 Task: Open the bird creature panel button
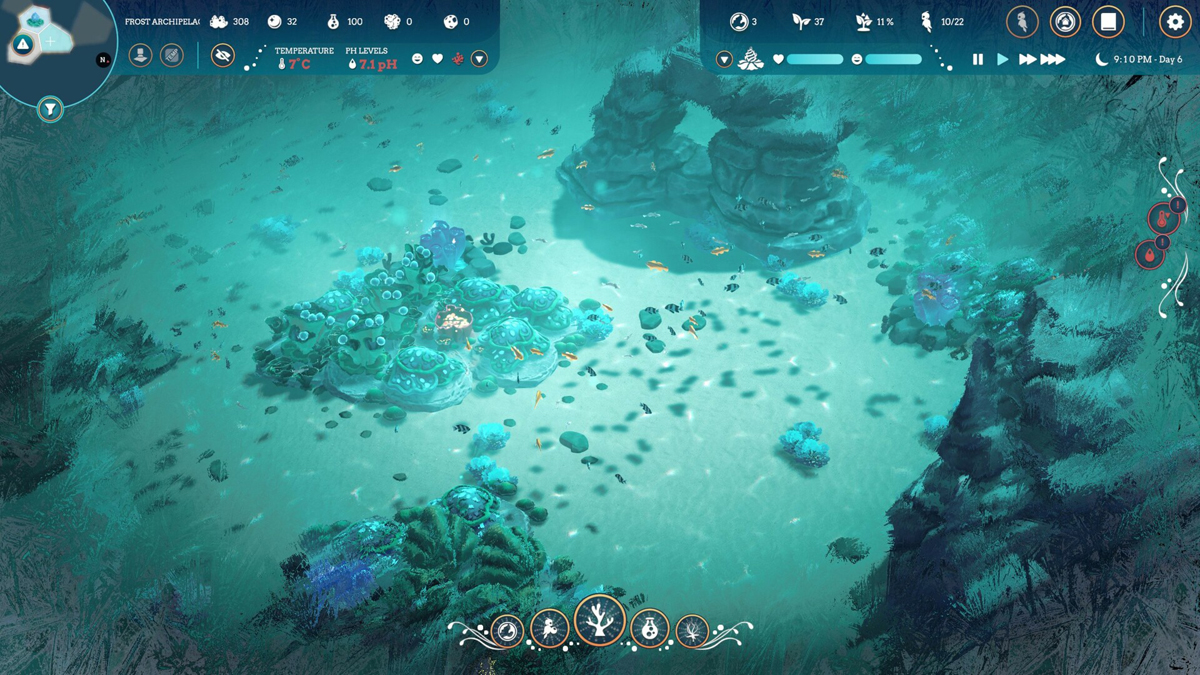[1022, 21]
